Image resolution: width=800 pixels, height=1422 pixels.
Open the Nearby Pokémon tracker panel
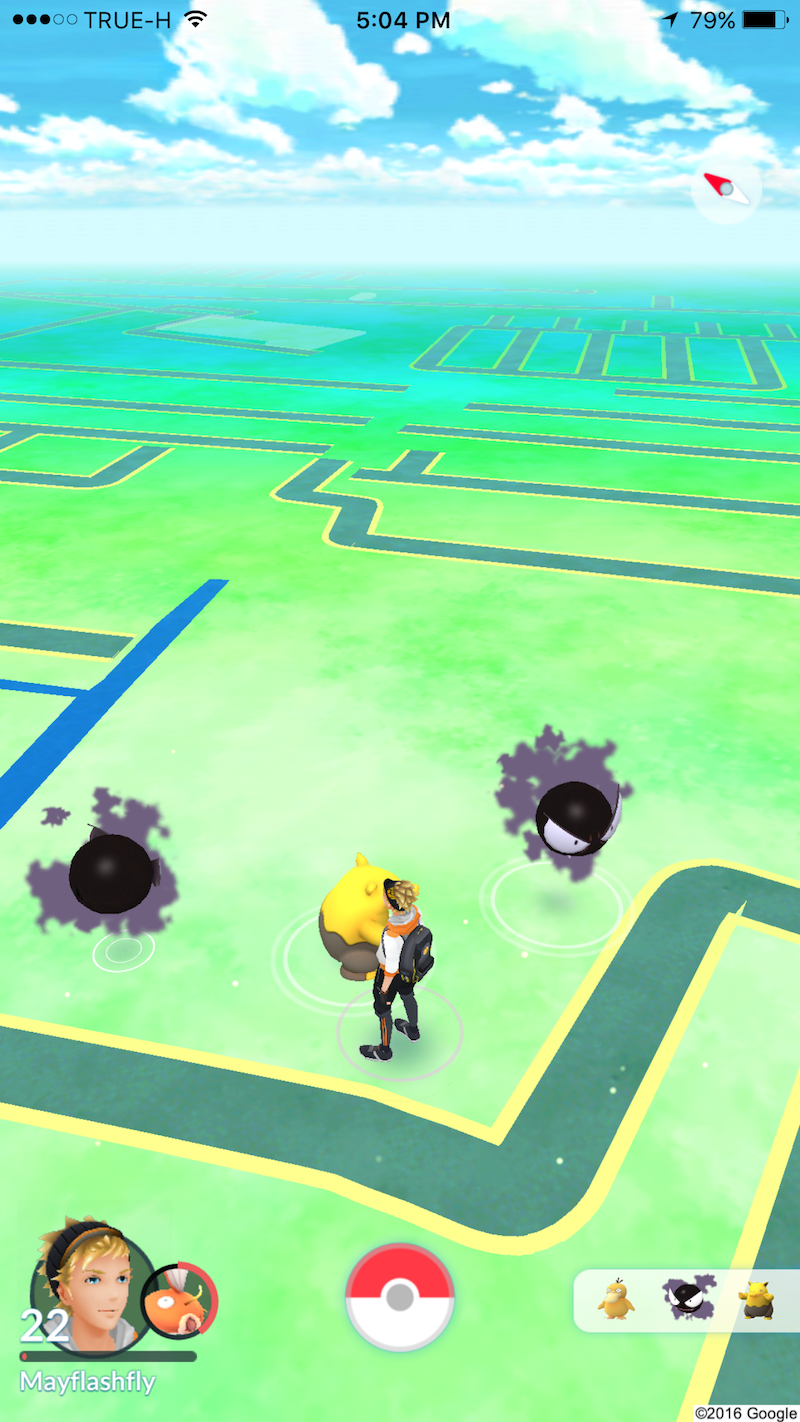tap(686, 1300)
